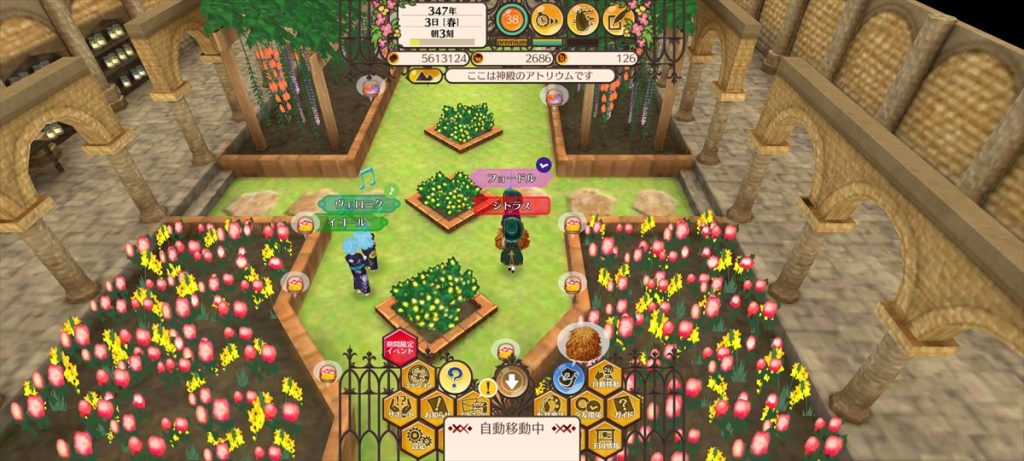The width and height of the screenshot is (1024, 461).
Task: Open the ガイド guide hexagon
Action: 623,408
